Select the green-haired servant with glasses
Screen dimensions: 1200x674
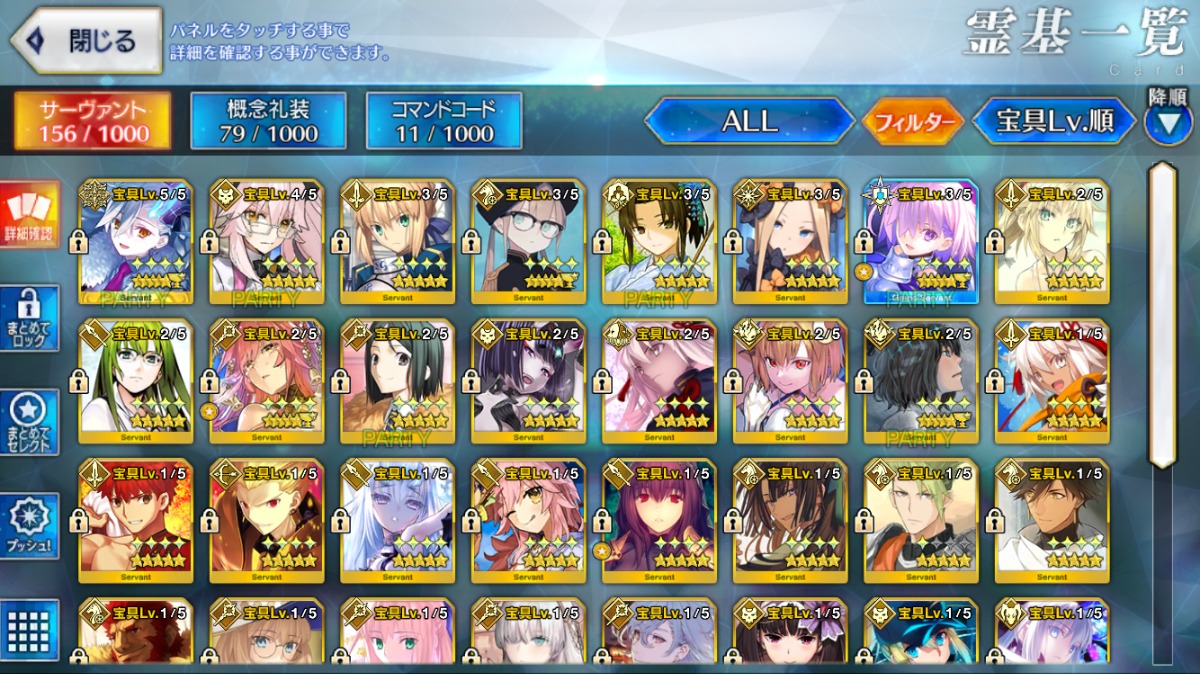[136, 382]
